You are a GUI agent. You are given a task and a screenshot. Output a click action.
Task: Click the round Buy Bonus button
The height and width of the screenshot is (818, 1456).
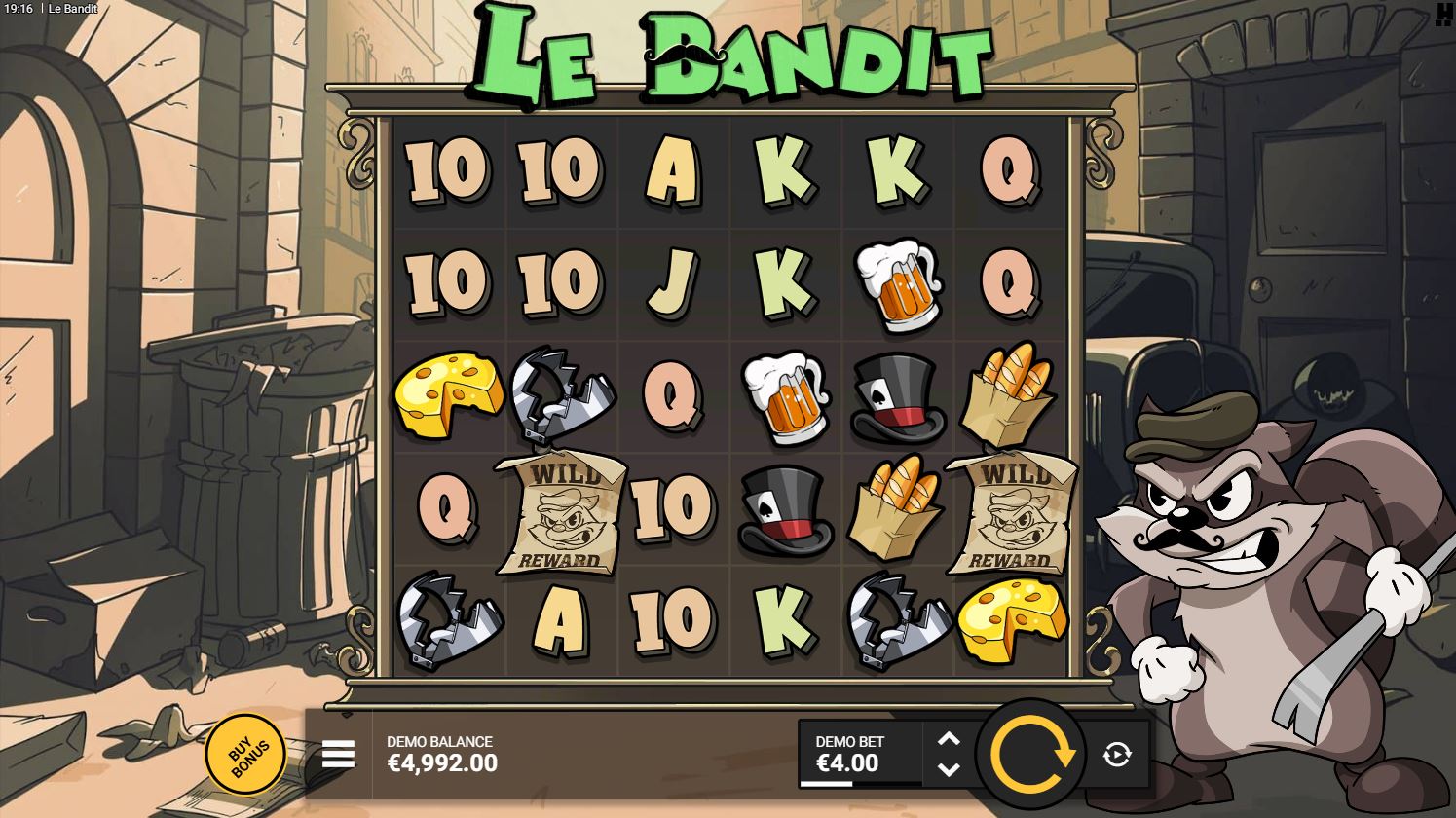tap(244, 753)
